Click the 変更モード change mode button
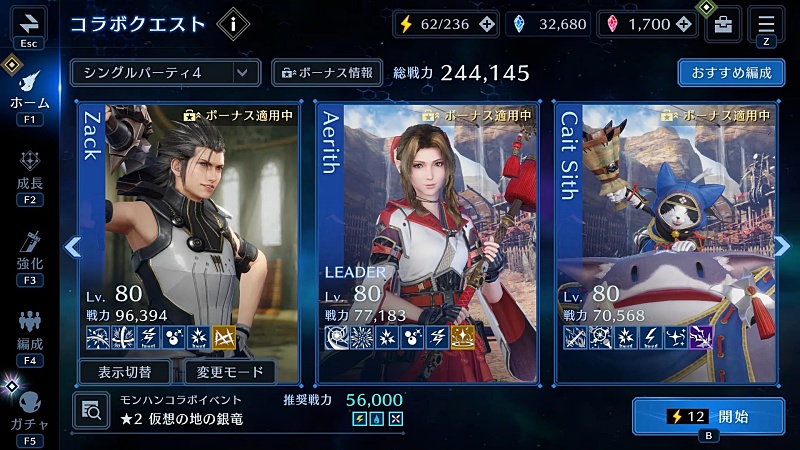The height and width of the screenshot is (450, 800). coord(230,372)
